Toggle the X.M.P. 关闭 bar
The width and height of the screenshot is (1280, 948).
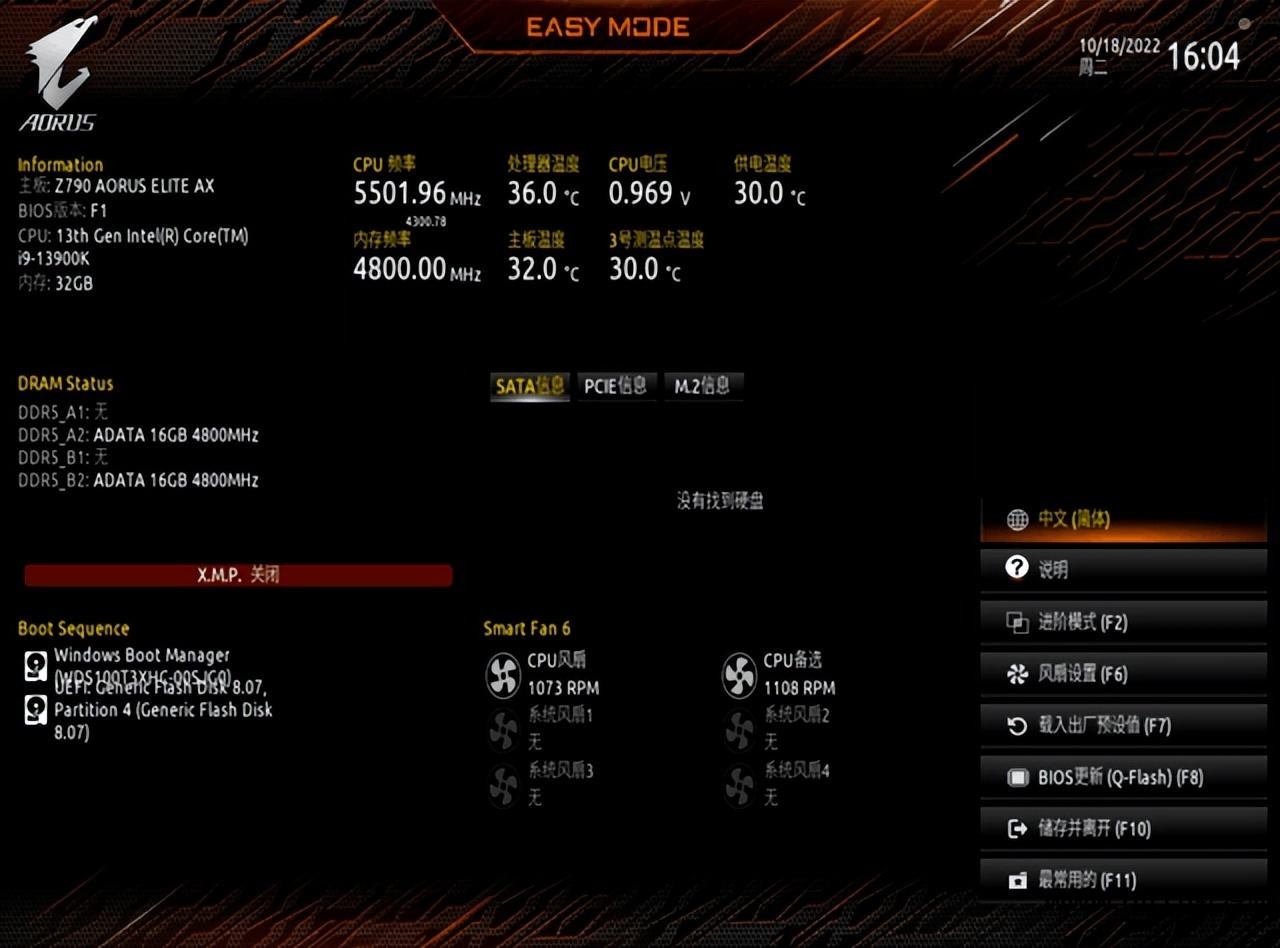(238, 575)
